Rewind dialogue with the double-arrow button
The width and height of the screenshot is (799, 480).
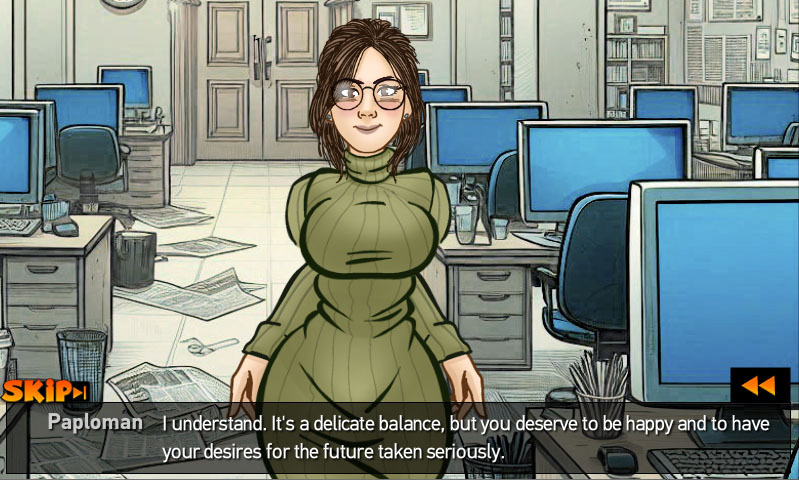click(759, 385)
